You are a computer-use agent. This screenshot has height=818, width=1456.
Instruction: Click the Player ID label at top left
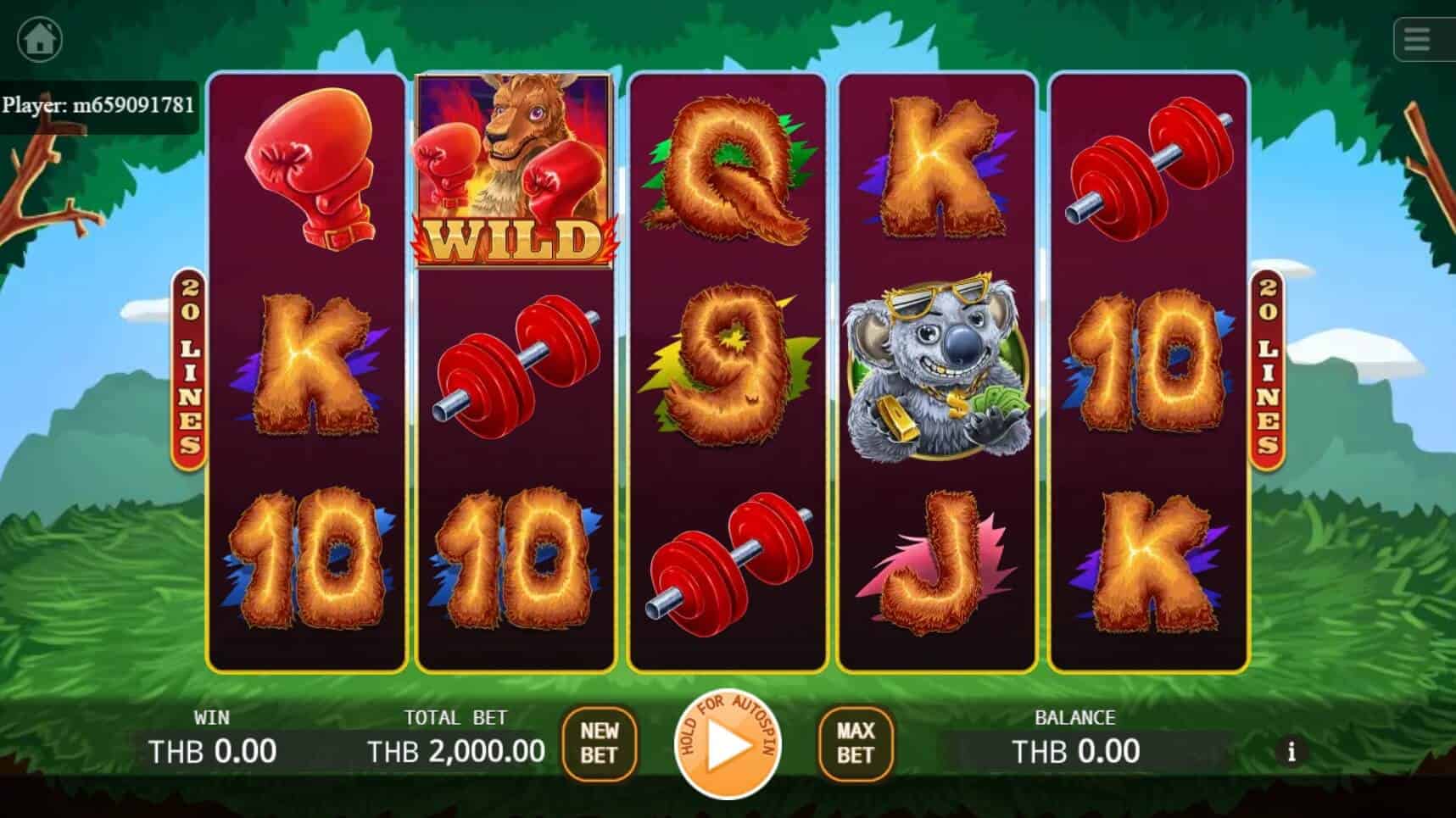click(x=98, y=106)
